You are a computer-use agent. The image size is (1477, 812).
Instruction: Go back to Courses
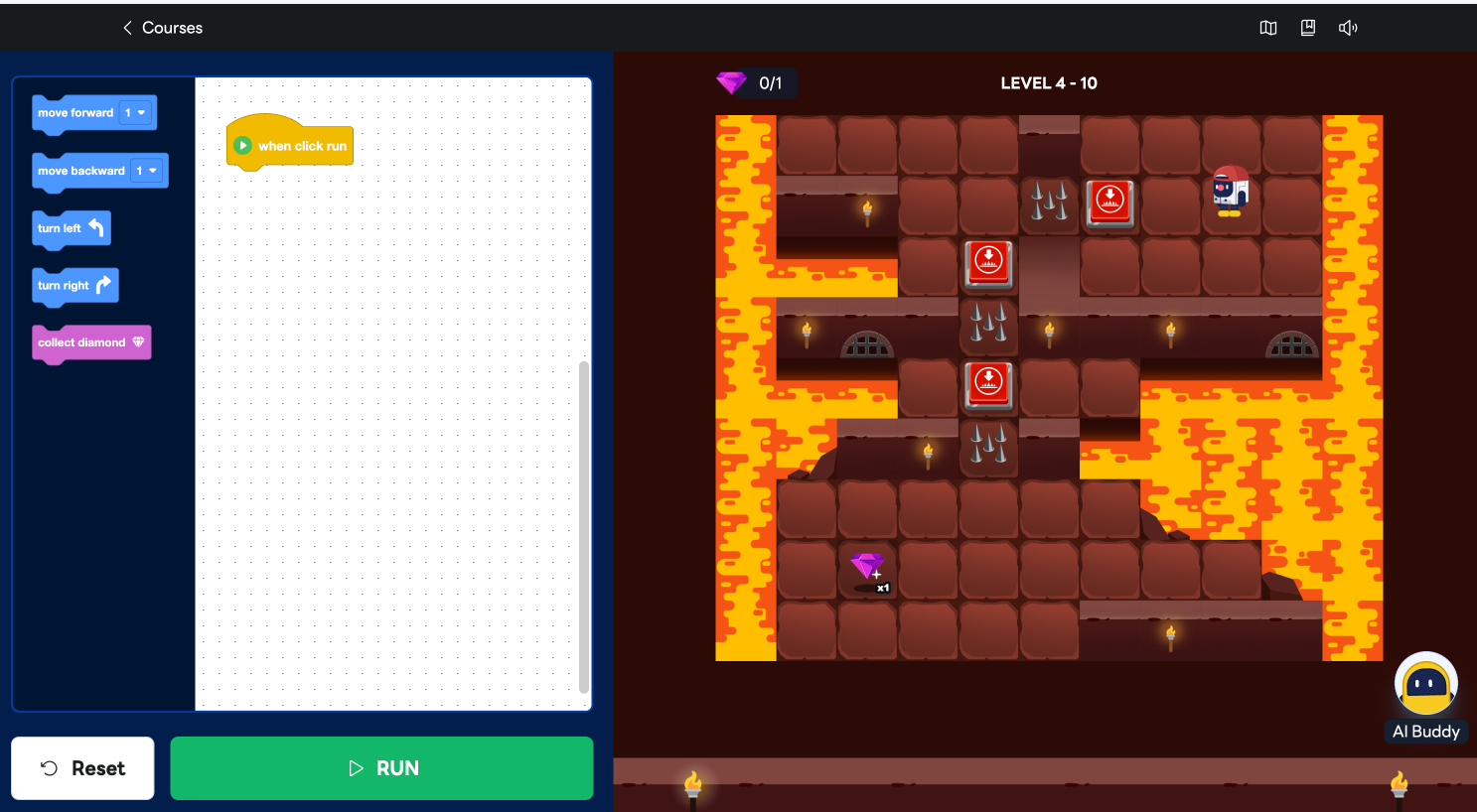(162, 28)
